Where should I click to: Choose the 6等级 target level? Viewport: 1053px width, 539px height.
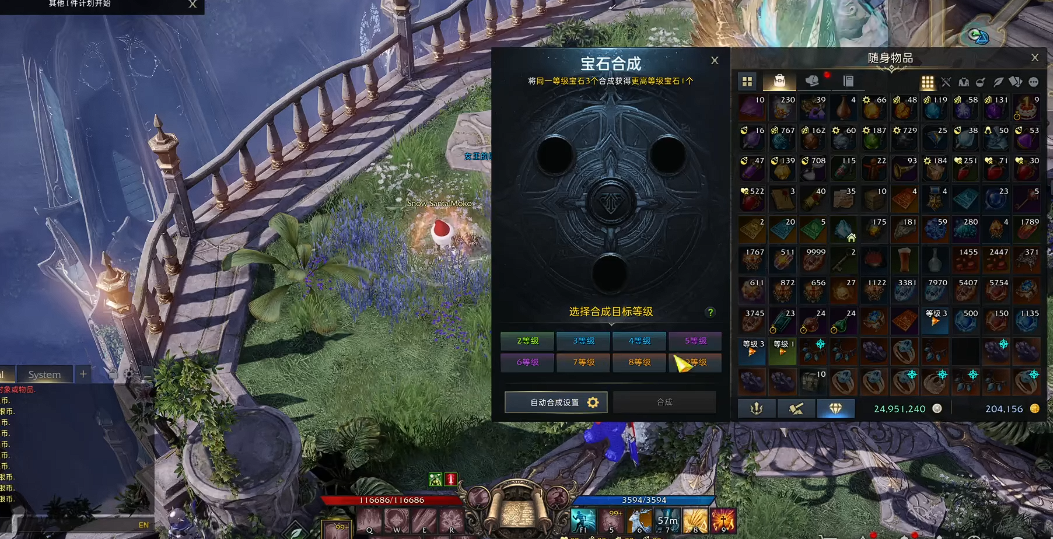pyautogui.click(x=527, y=362)
